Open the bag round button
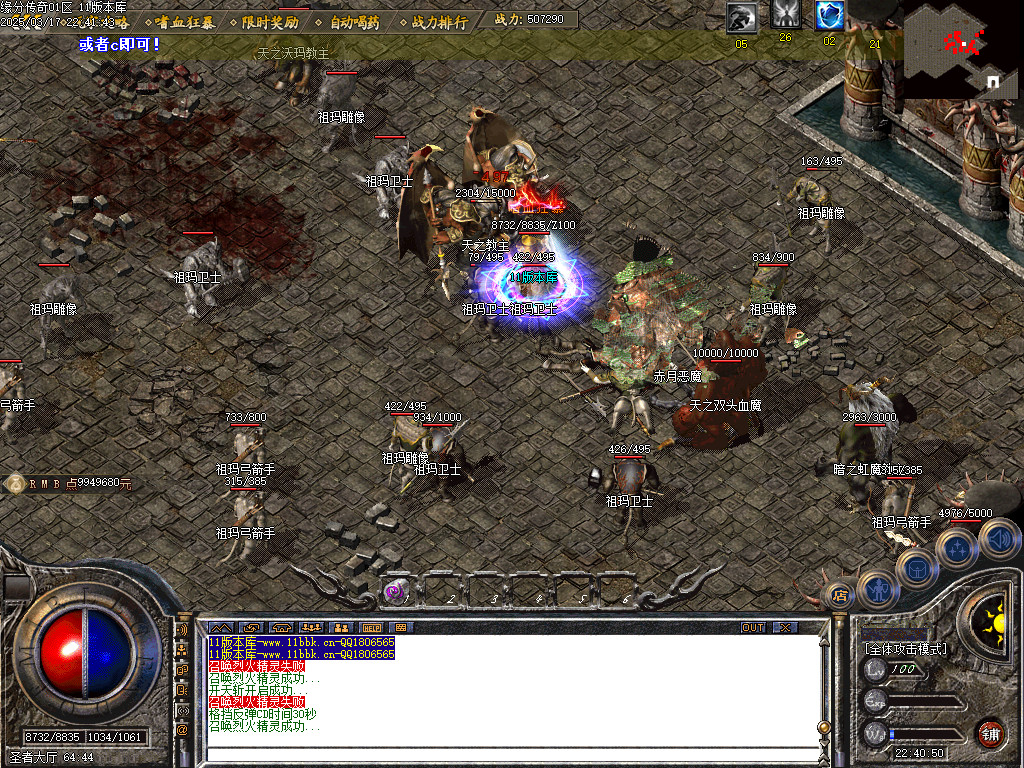 (x=916, y=568)
